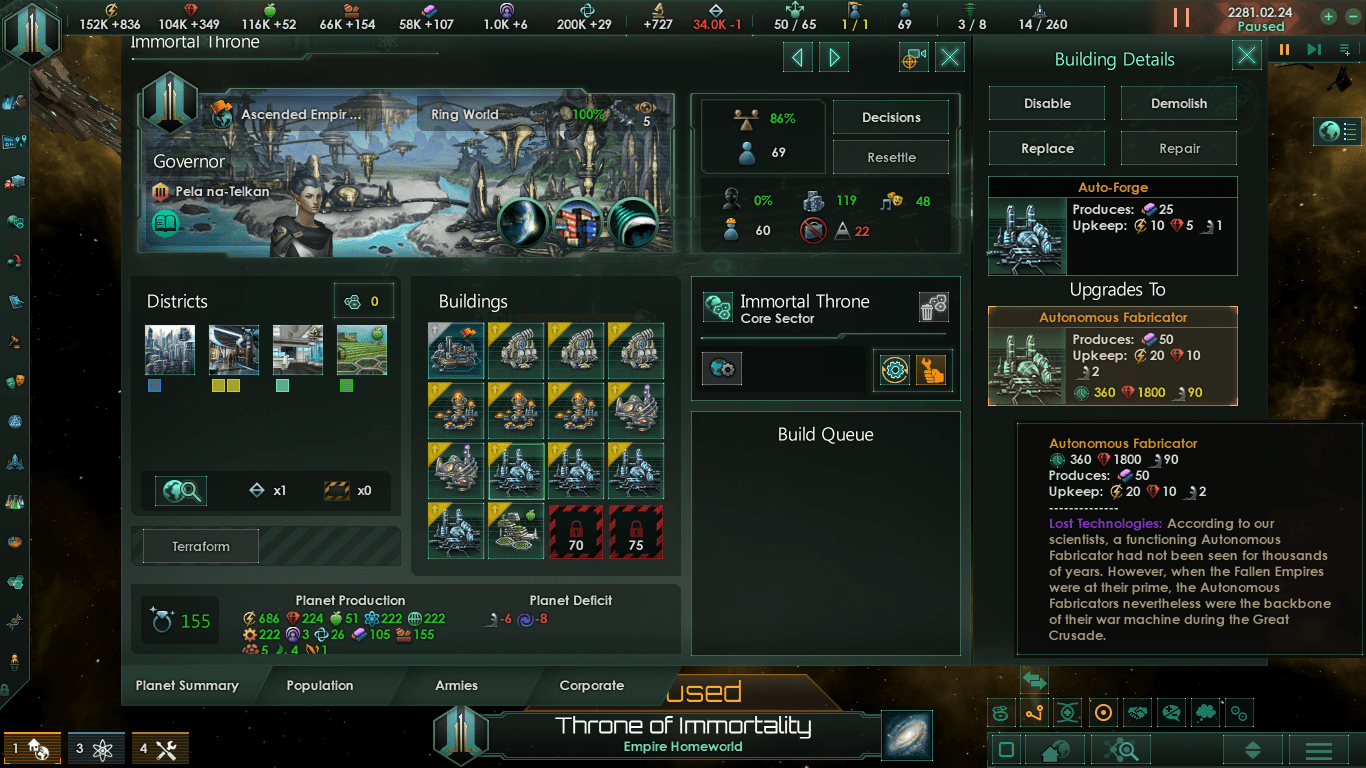Switch to the Population tab
Screen dimensions: 1366x768
click(x=320, y=686)
